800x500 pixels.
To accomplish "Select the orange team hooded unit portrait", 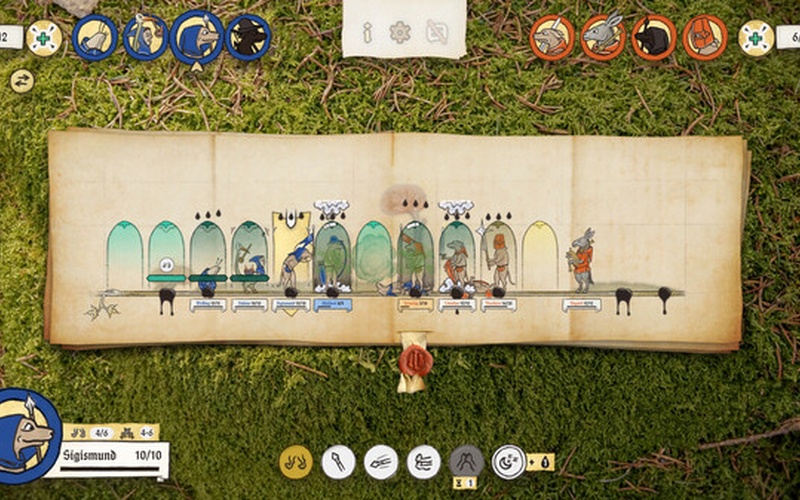I will (705, 38).
